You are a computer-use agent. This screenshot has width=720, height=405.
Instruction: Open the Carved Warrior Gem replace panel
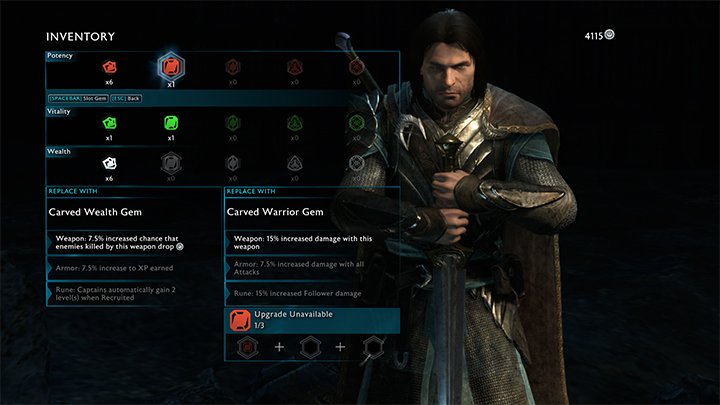coord(311,212)
